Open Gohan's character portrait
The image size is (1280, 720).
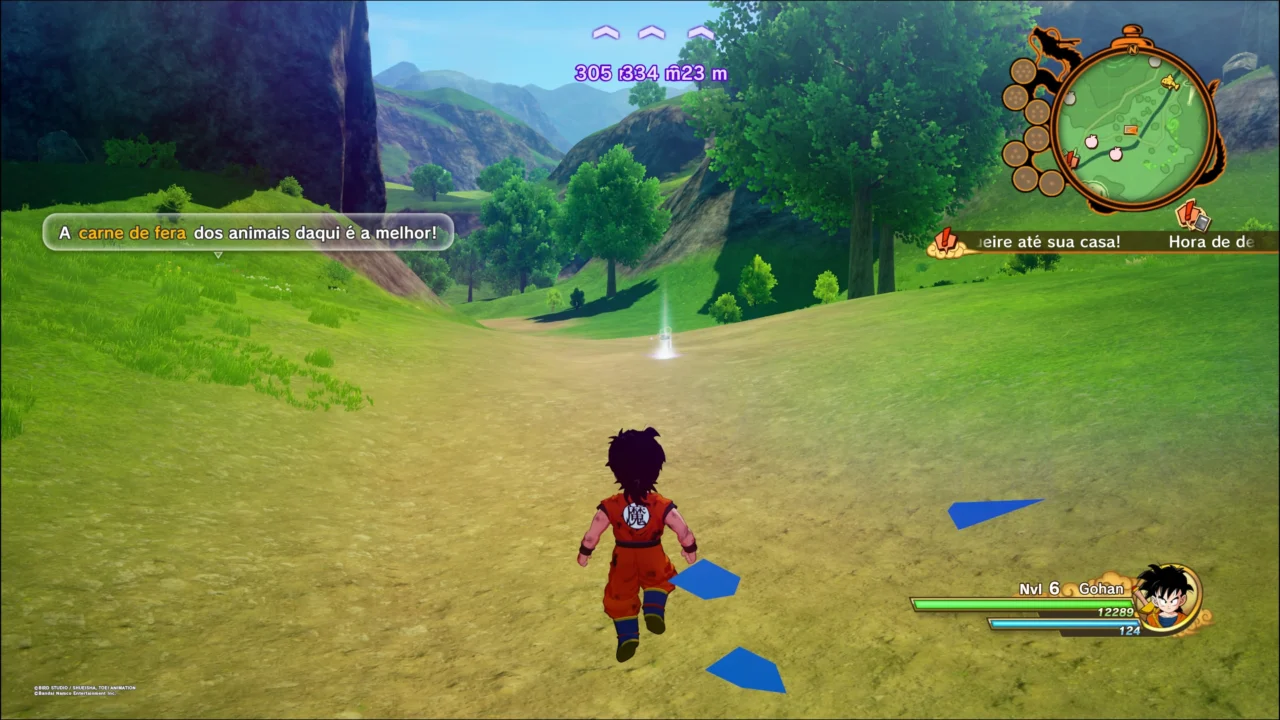click(x=1168, y=597)
